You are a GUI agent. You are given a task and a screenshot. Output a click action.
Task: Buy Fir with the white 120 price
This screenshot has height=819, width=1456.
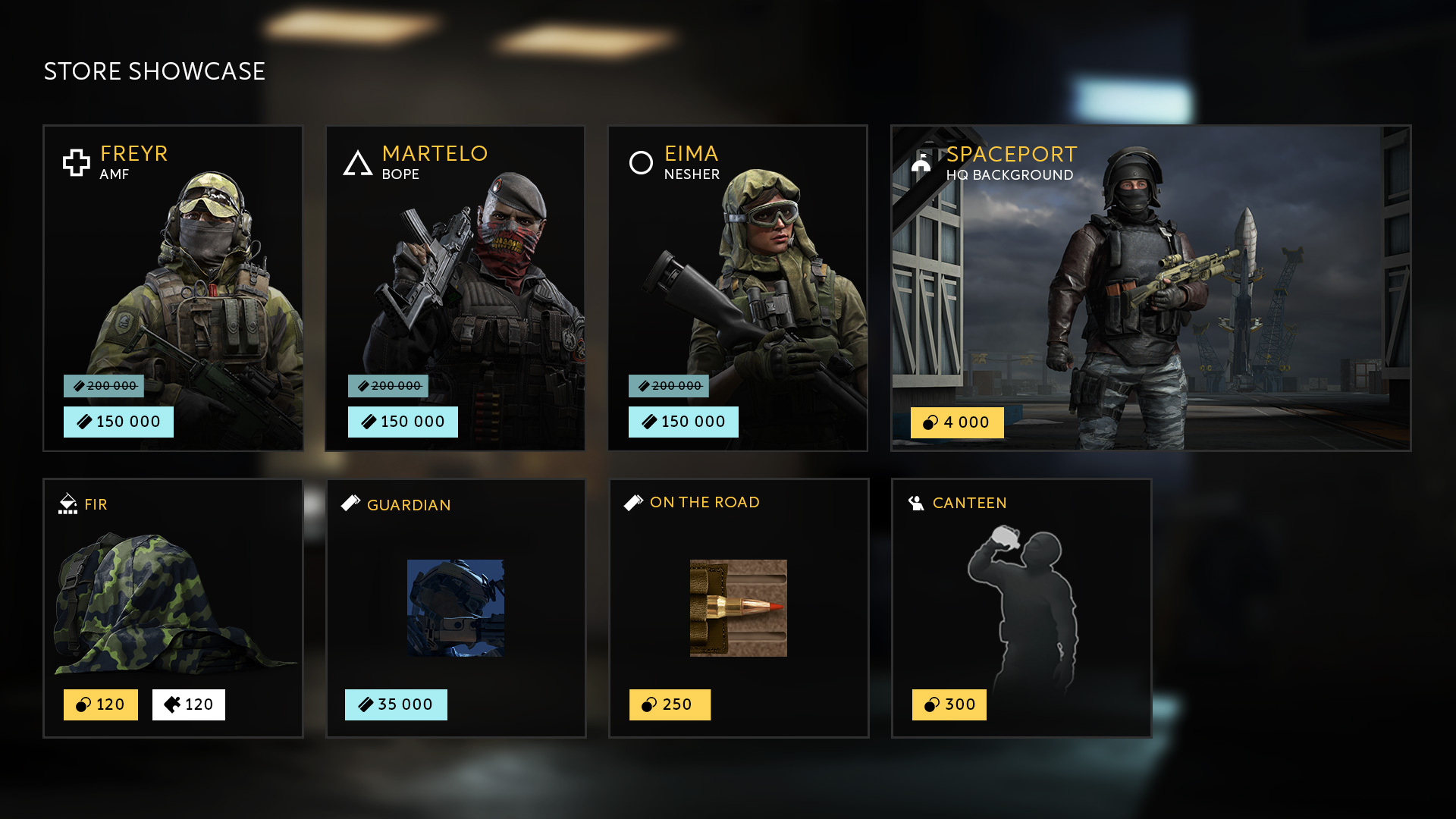(189, 704)
